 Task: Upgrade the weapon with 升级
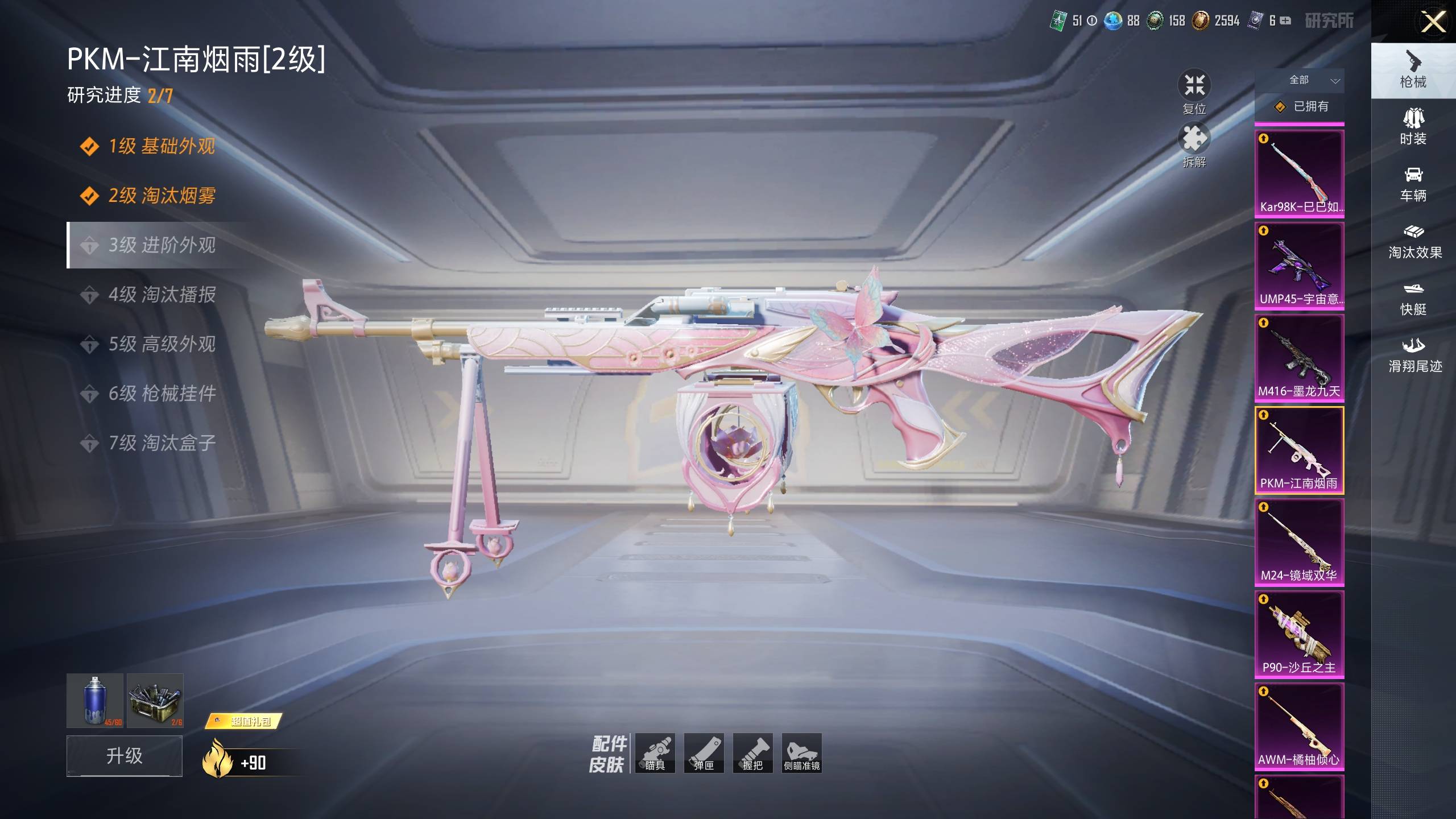[x=125, y=756]
